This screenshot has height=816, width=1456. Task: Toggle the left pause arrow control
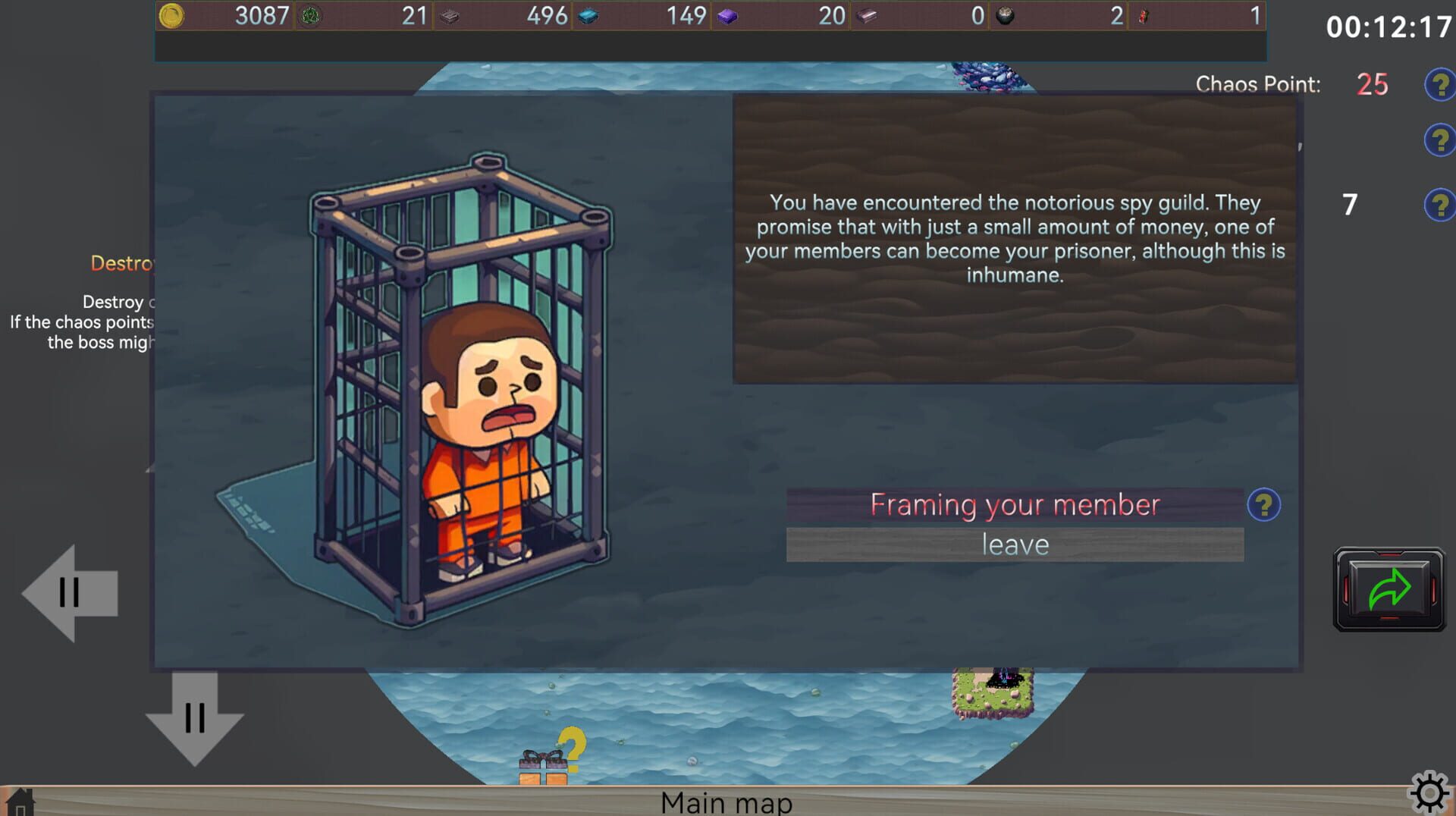(70, 594)
